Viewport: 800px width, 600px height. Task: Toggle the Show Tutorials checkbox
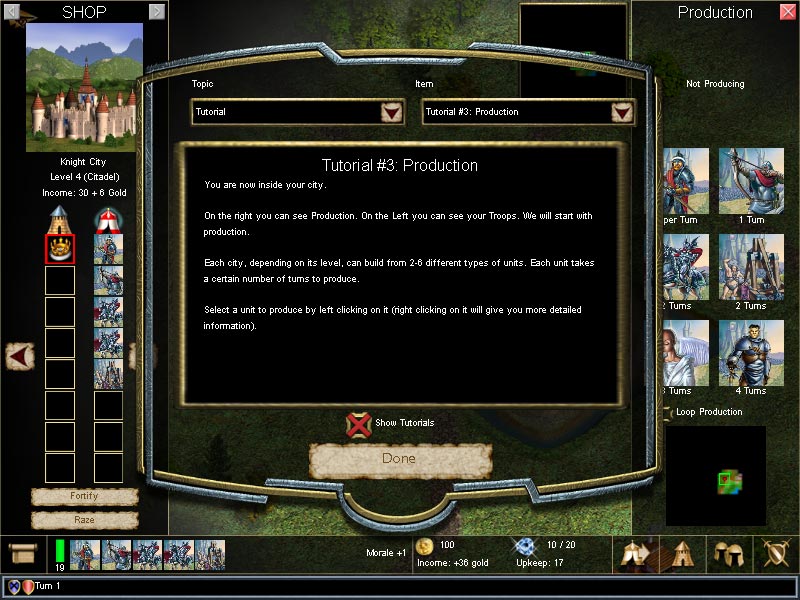point(359,423)
